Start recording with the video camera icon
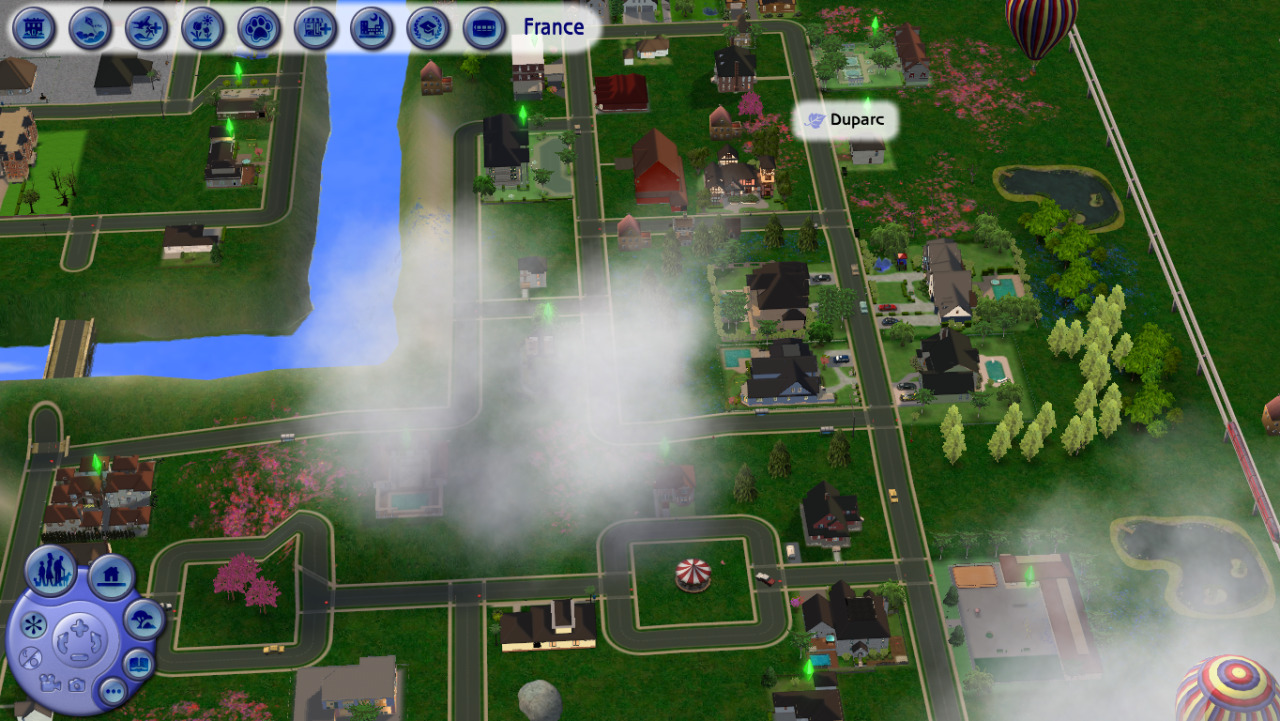Viewport: 1280px width, 721px height. [50, 682]
